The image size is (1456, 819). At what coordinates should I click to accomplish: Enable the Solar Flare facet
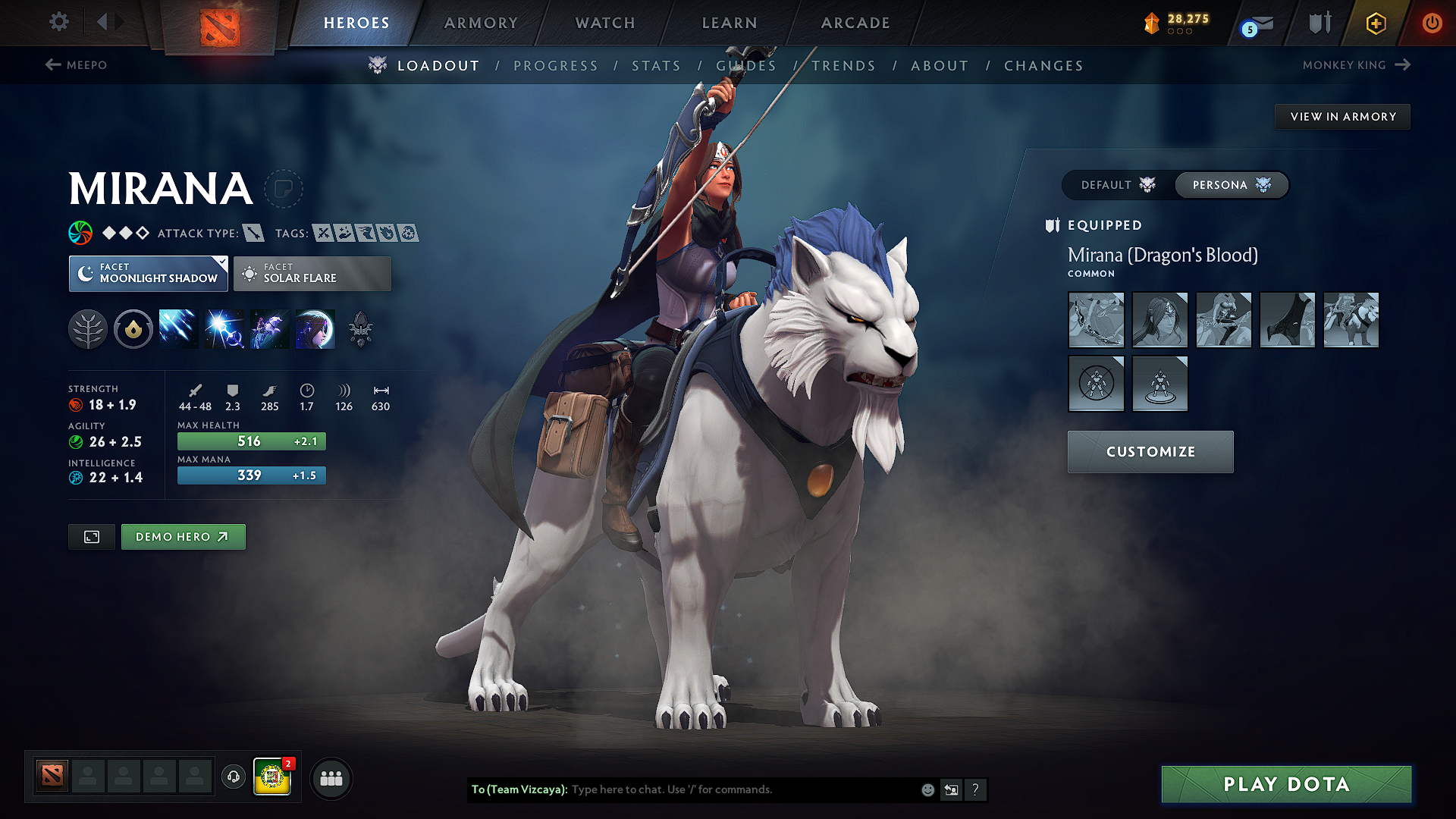point(312,273)
